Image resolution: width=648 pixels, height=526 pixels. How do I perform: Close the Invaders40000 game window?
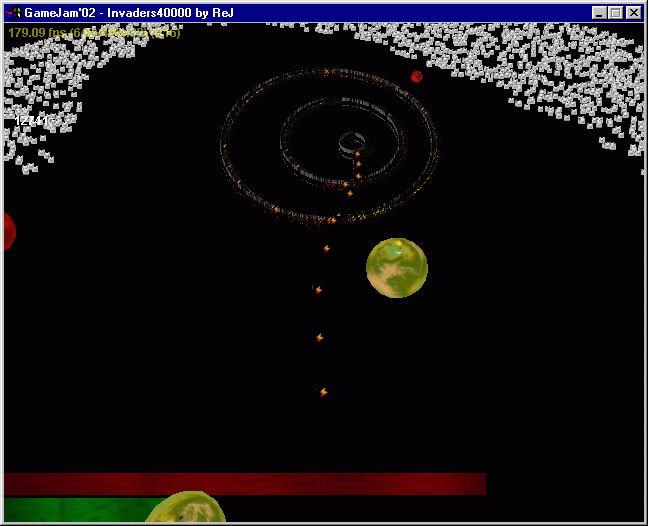pyautogui.click(x=634, y=12)
